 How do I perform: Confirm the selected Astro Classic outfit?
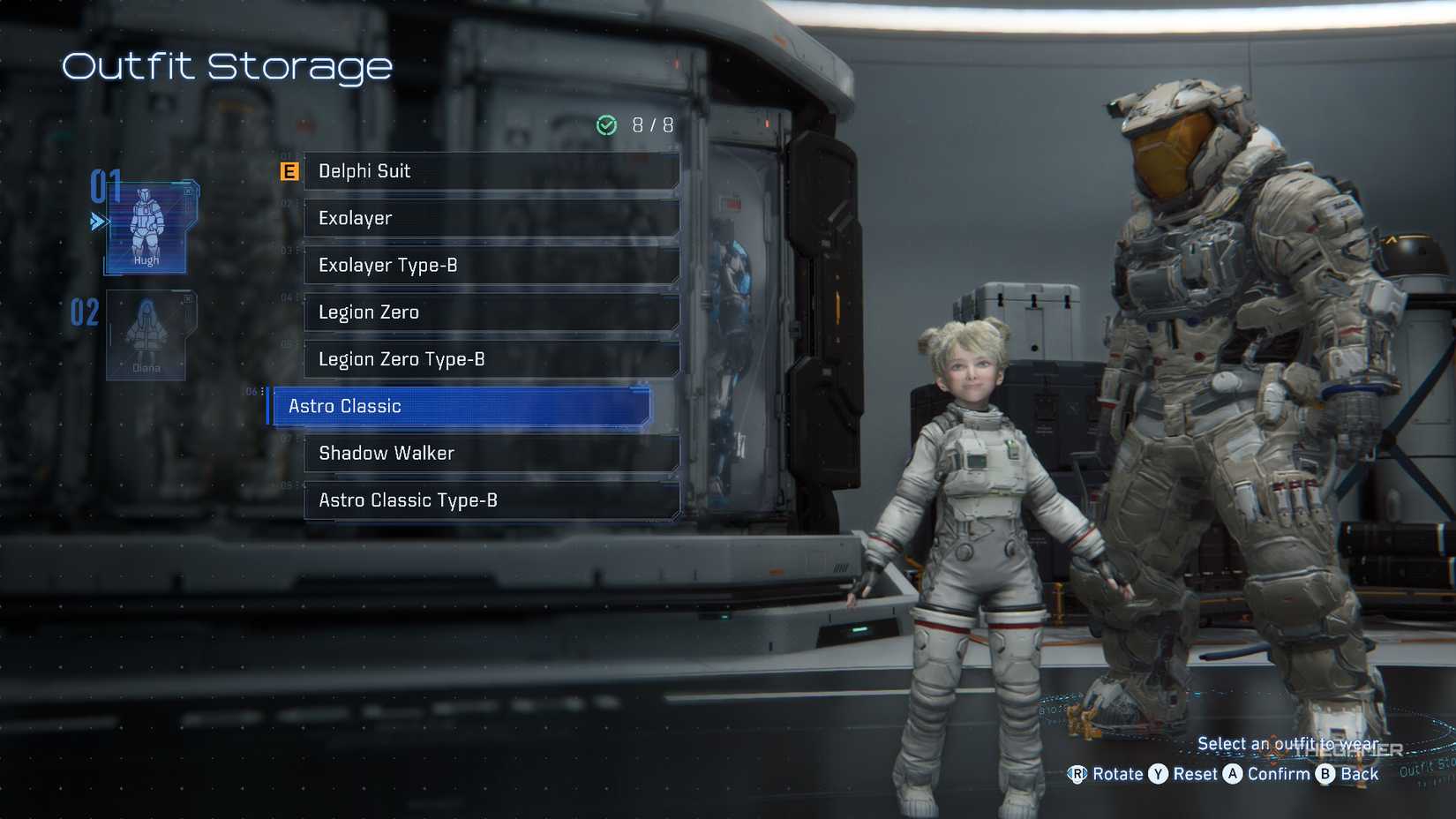pos(1235,774)
